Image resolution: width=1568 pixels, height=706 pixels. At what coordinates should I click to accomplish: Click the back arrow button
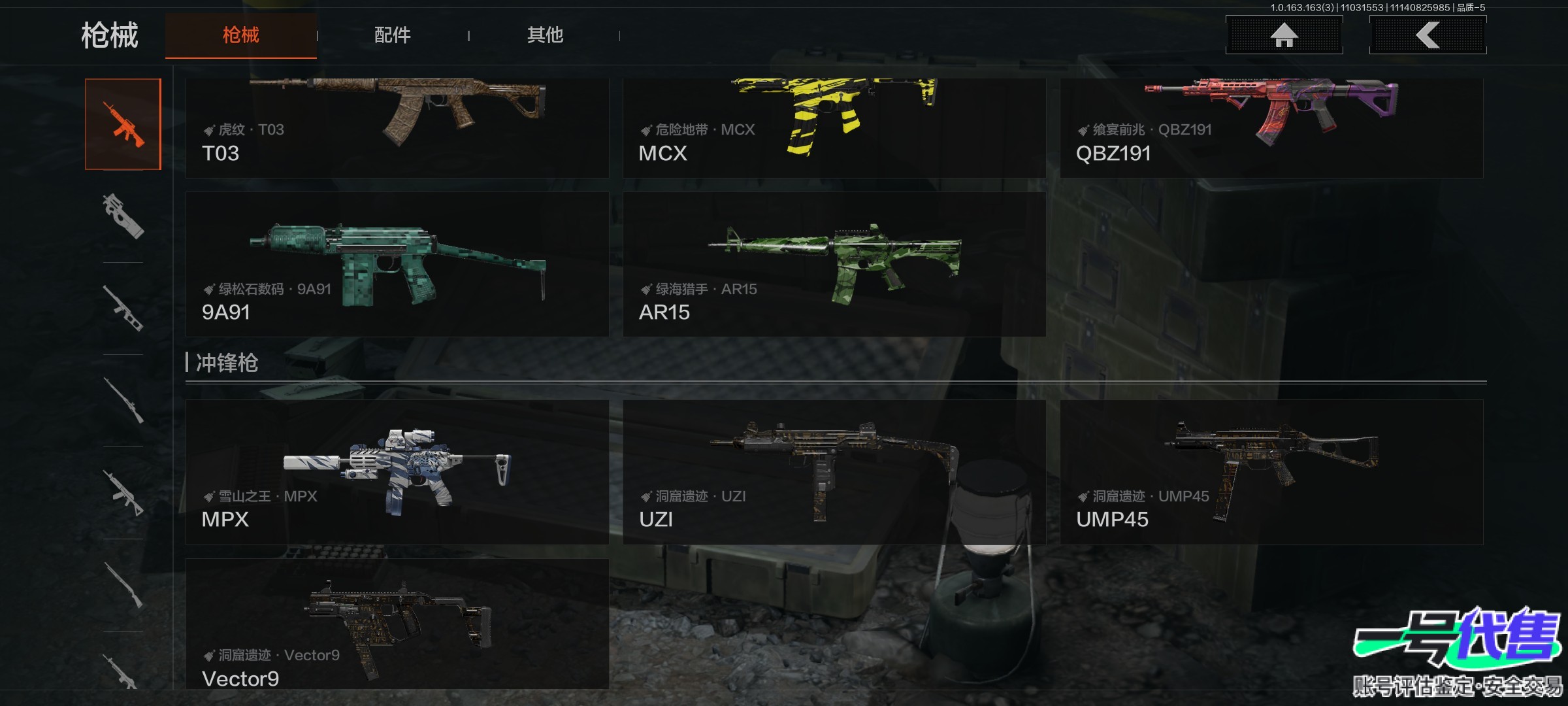(1428, 35)
